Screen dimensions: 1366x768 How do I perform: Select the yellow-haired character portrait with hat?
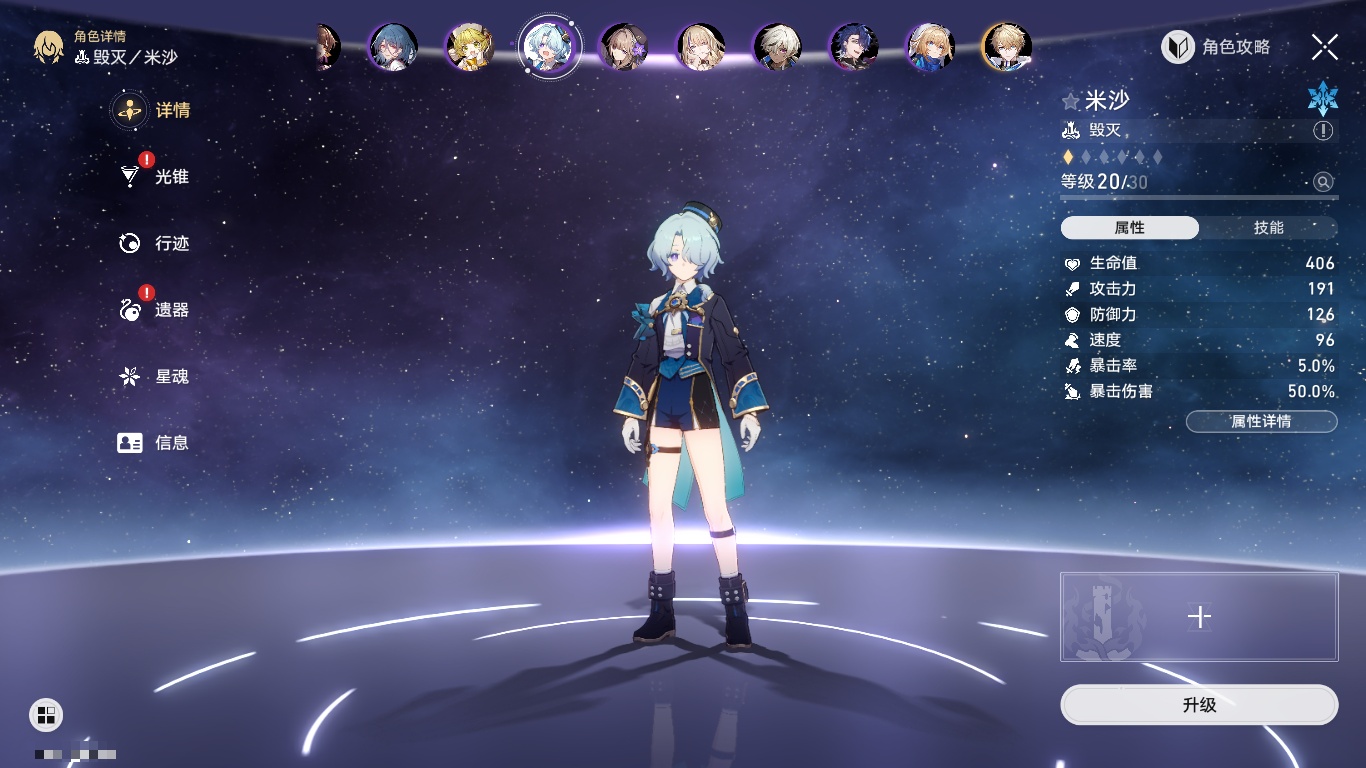coord(469,47)
